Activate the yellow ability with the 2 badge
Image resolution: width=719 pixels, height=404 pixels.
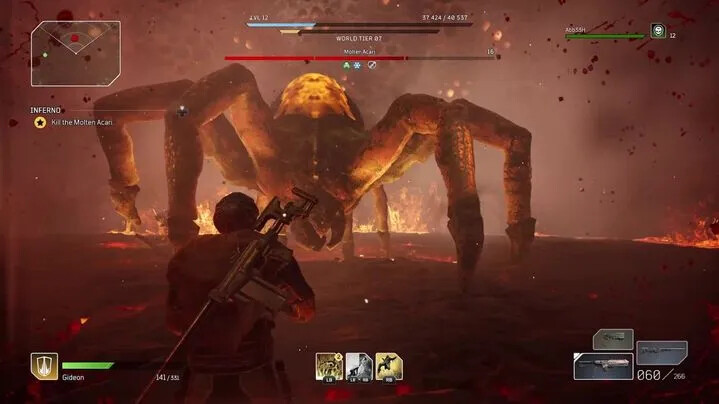click(x=329, y=365)
